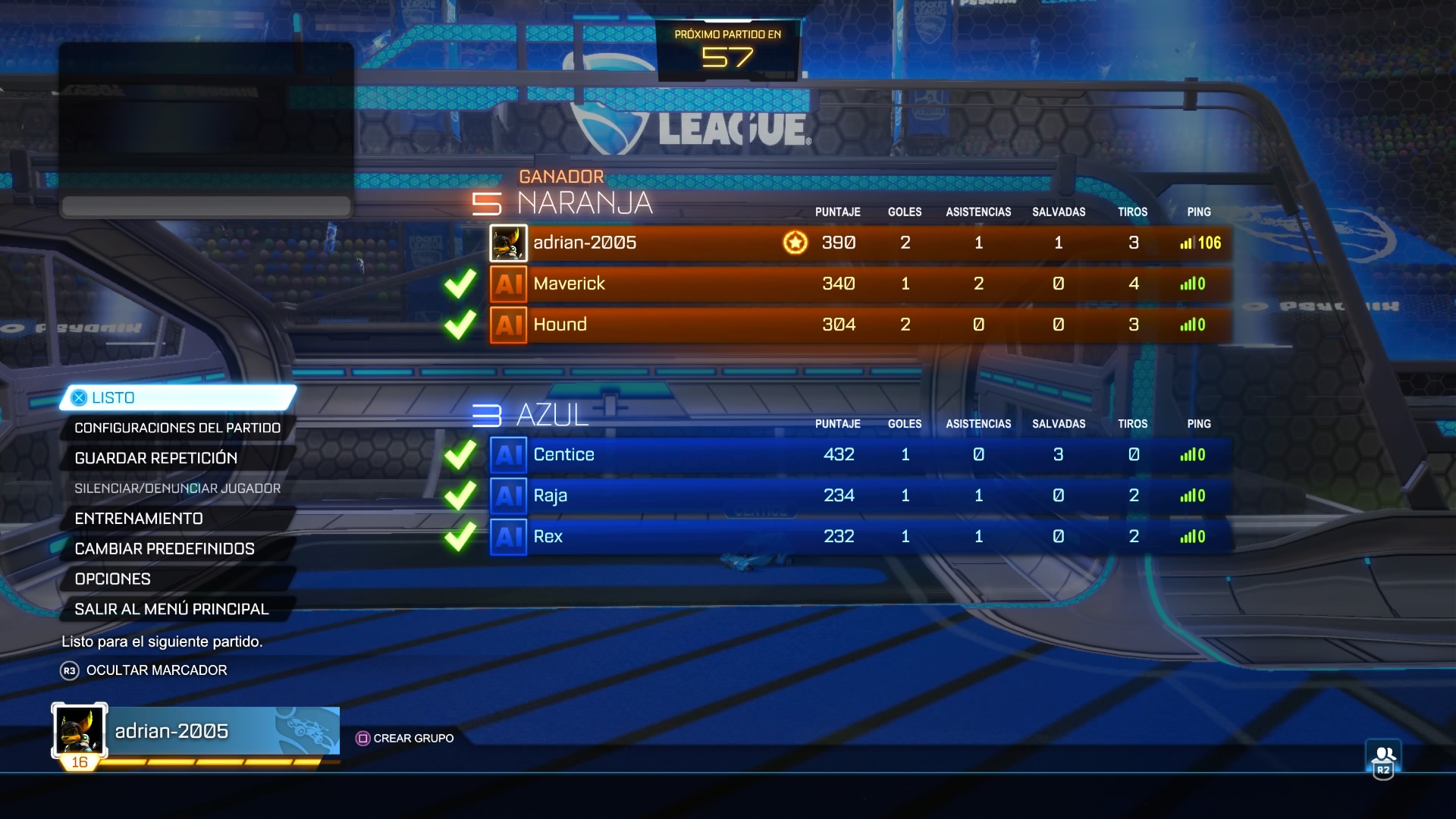Image resolution: width=1456 pixels, height=819 pixels.
Task: Select Rex's scoreboard row
Action: pos(860,537)
